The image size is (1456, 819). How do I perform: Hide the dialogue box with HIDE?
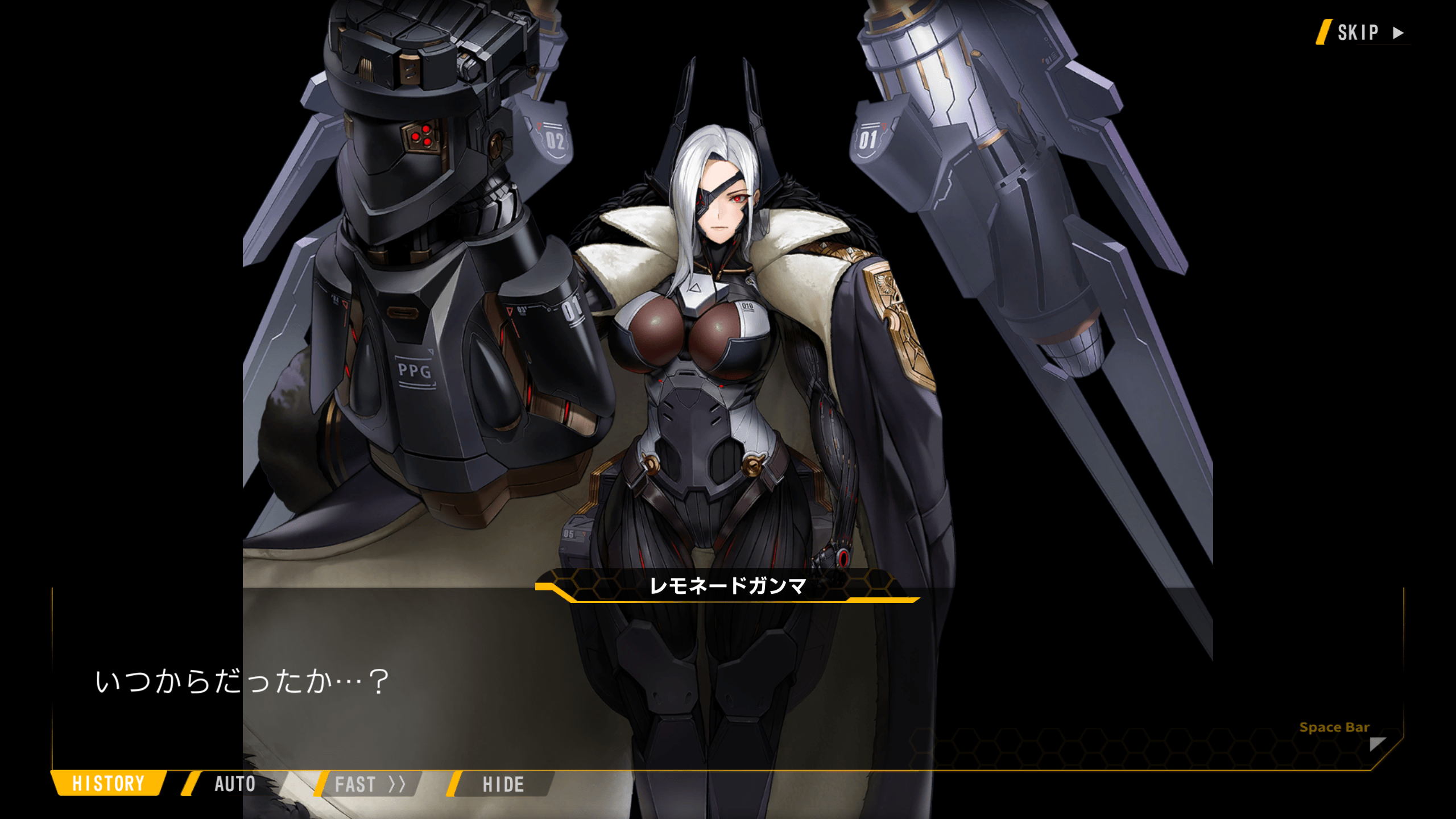point(503,784)
